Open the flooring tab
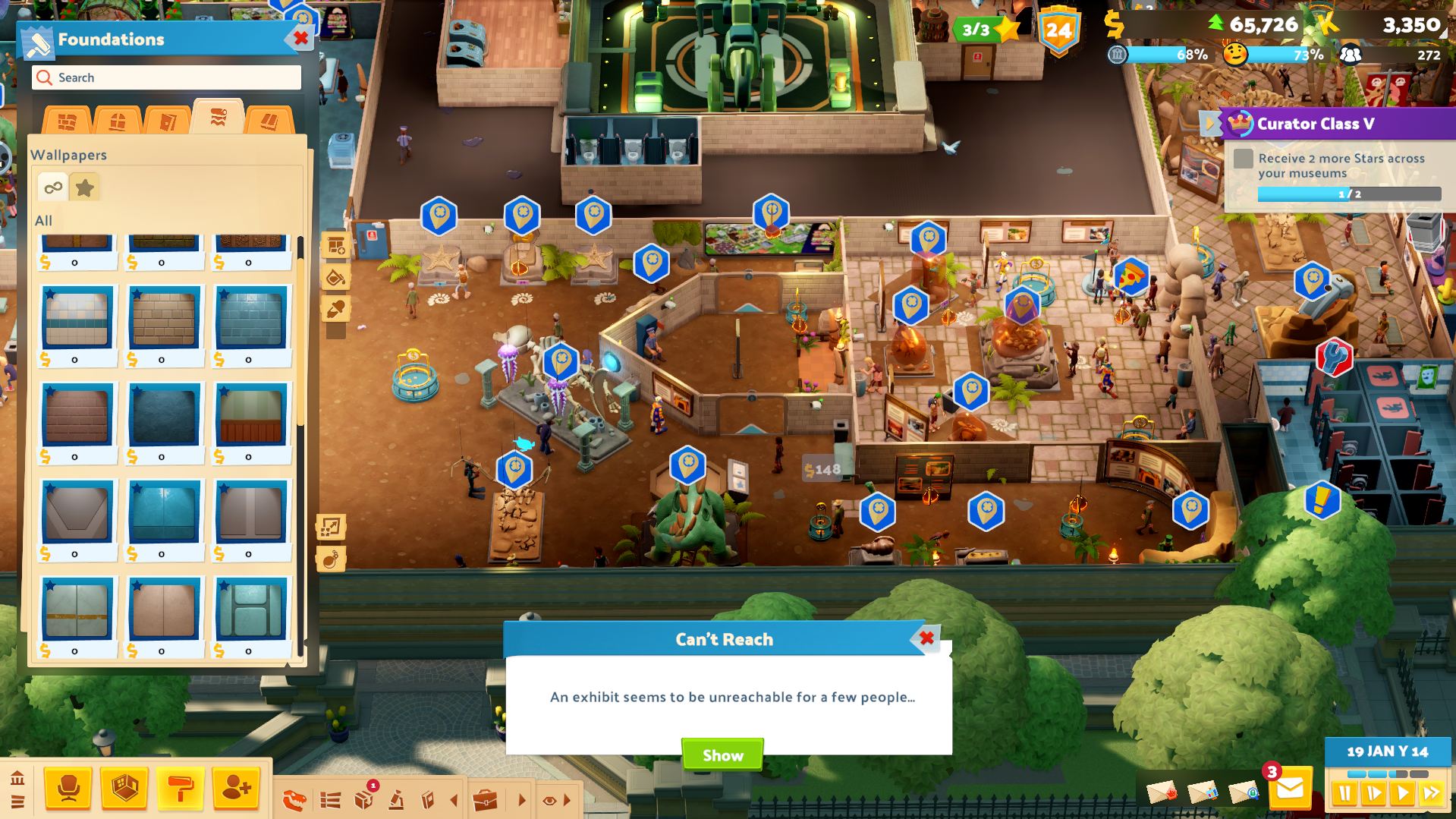 click(x=269, y=121)
